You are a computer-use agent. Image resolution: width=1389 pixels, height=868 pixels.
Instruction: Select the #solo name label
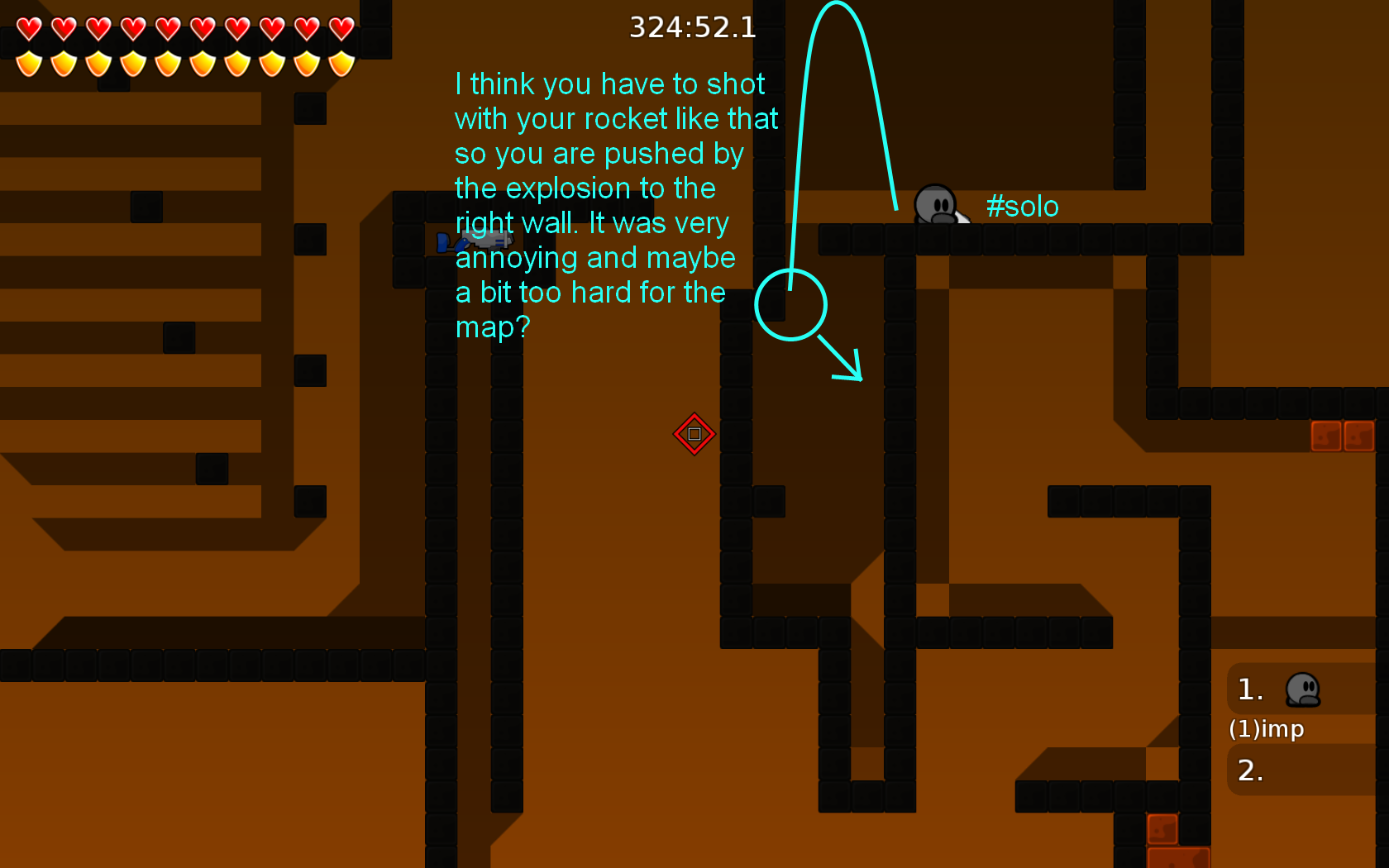click(1023, 207)
